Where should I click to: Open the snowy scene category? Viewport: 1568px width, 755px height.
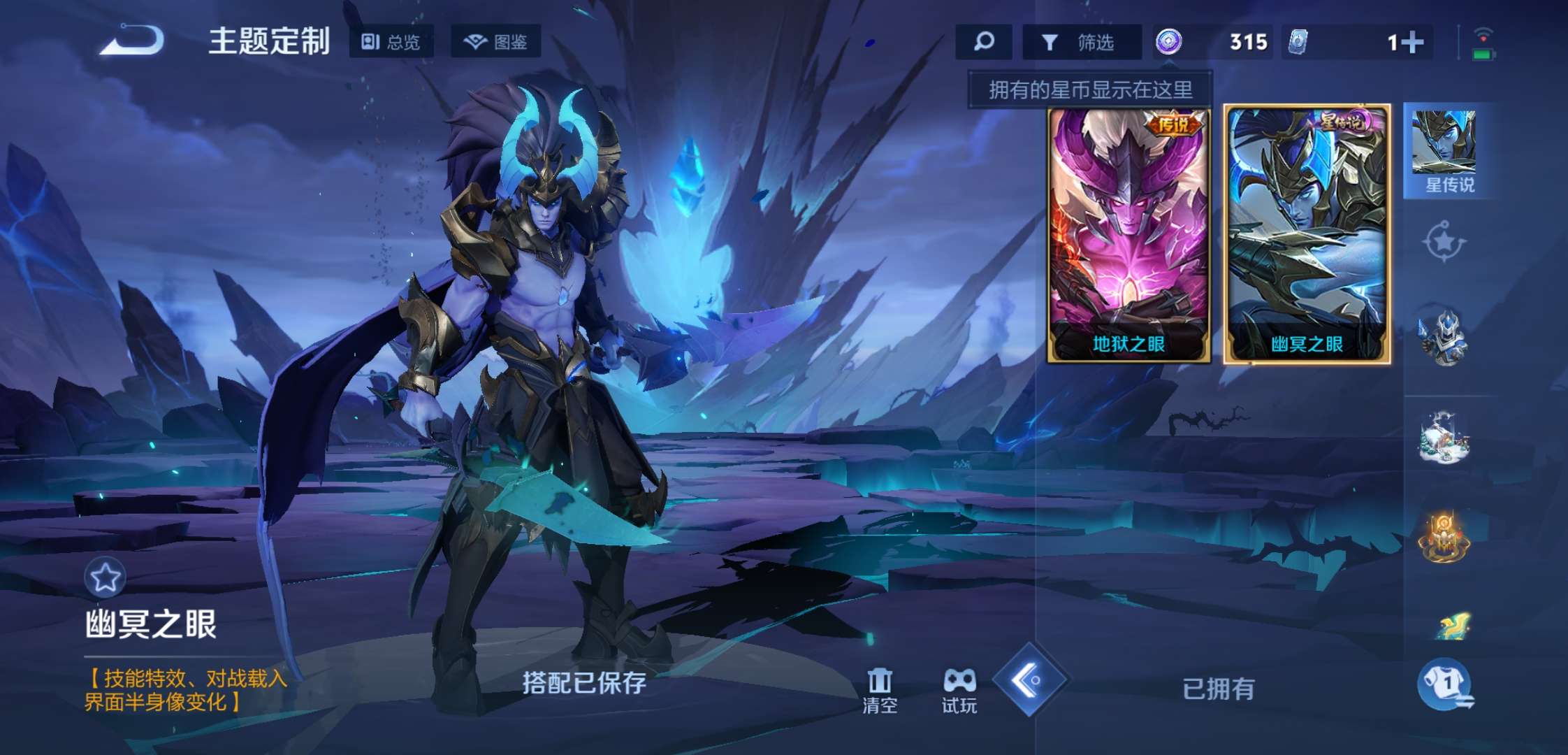coord(1444,438)
